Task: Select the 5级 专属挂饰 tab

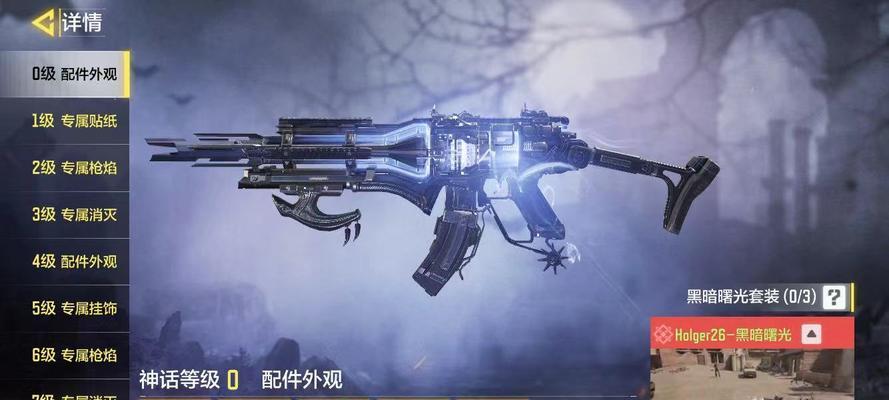Action: (64, 308)
